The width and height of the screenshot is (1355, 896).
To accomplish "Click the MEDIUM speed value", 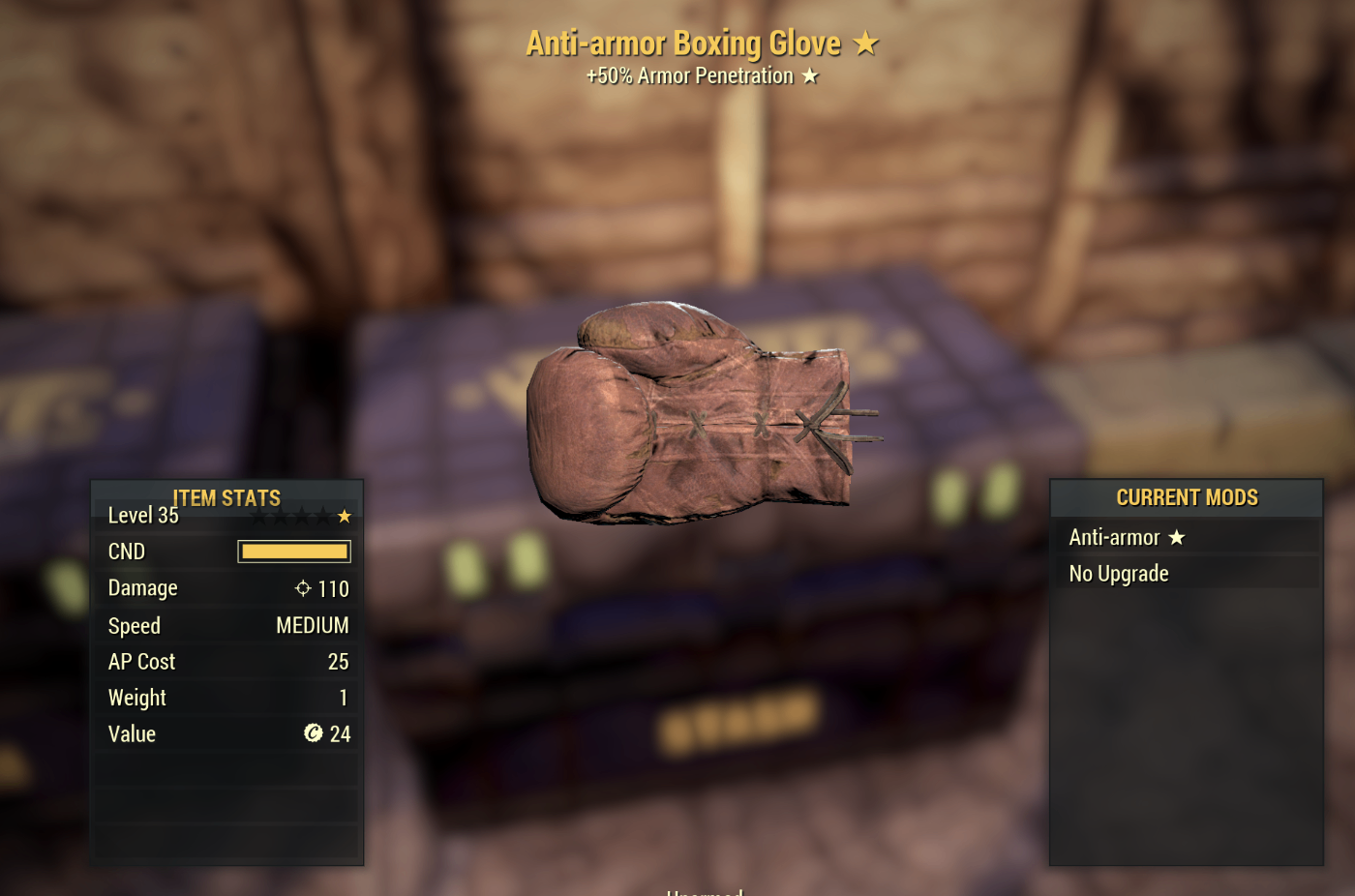I will (x=313, y=625).
